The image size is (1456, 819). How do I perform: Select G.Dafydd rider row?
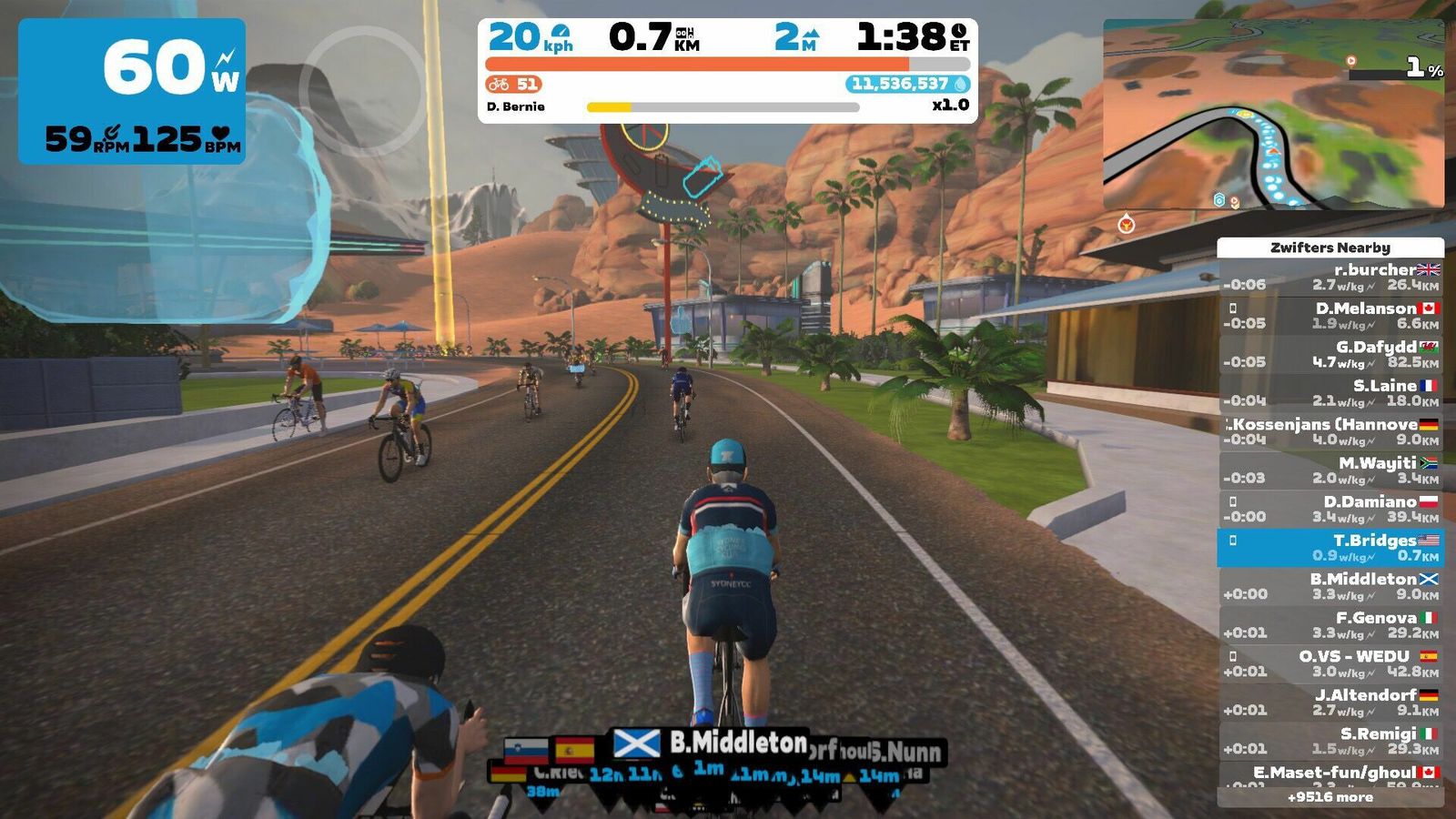pos(1330,354)
